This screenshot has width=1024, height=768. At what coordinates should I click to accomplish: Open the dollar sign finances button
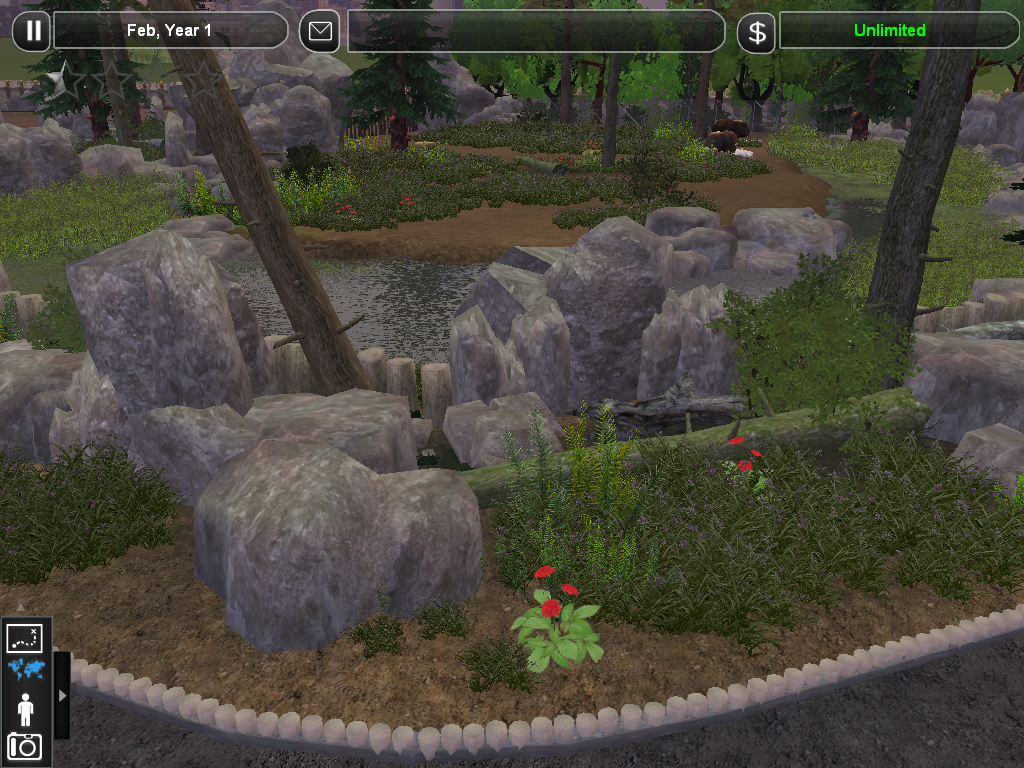(x=757, y=32)
